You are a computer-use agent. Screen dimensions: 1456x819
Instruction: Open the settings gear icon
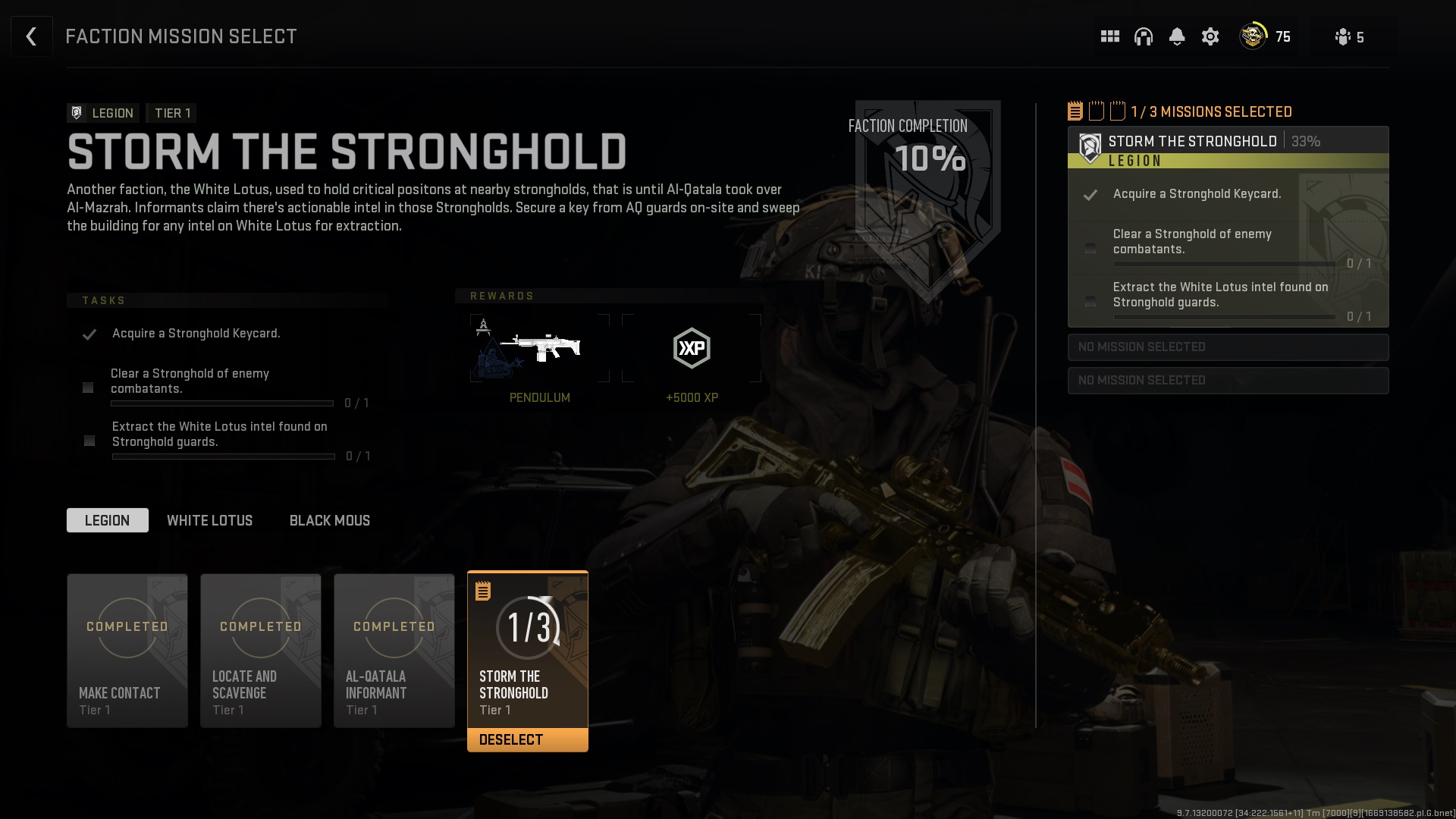1210,36
